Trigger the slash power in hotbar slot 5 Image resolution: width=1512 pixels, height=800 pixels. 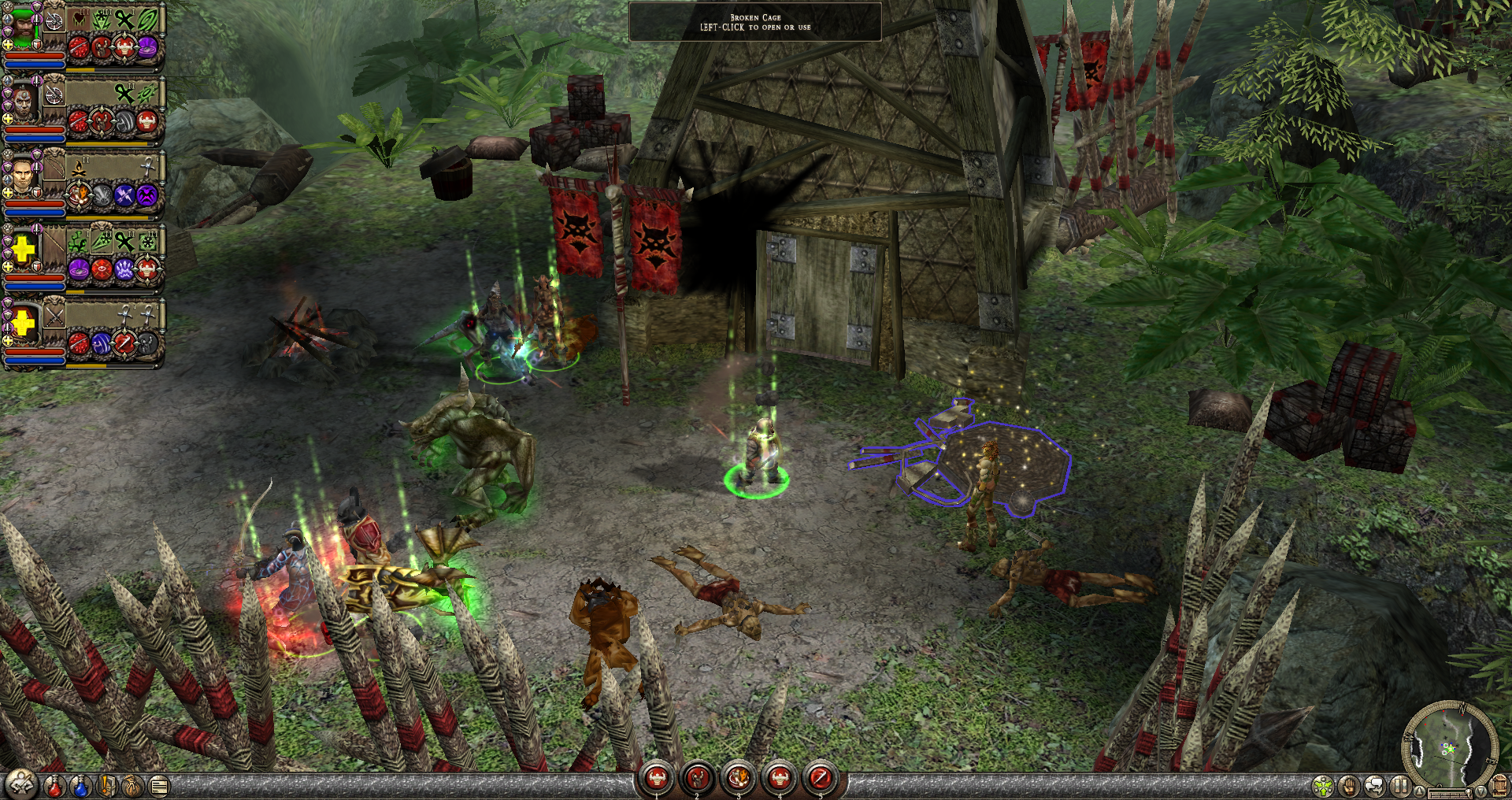point(820,779)
